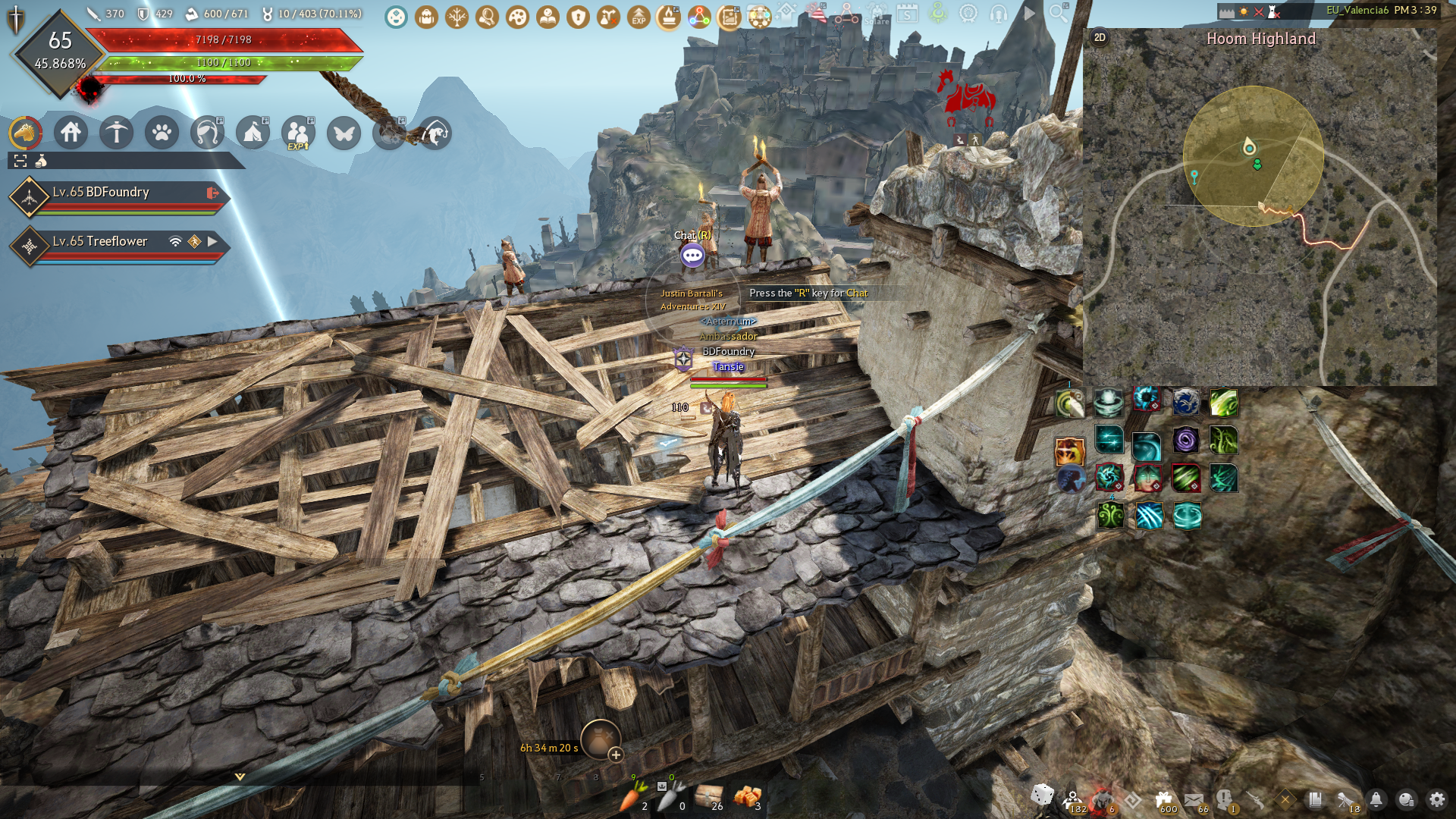Click the horse mount icon
Viewport: 1456px width, 819px height.
[x=25, y=133]
